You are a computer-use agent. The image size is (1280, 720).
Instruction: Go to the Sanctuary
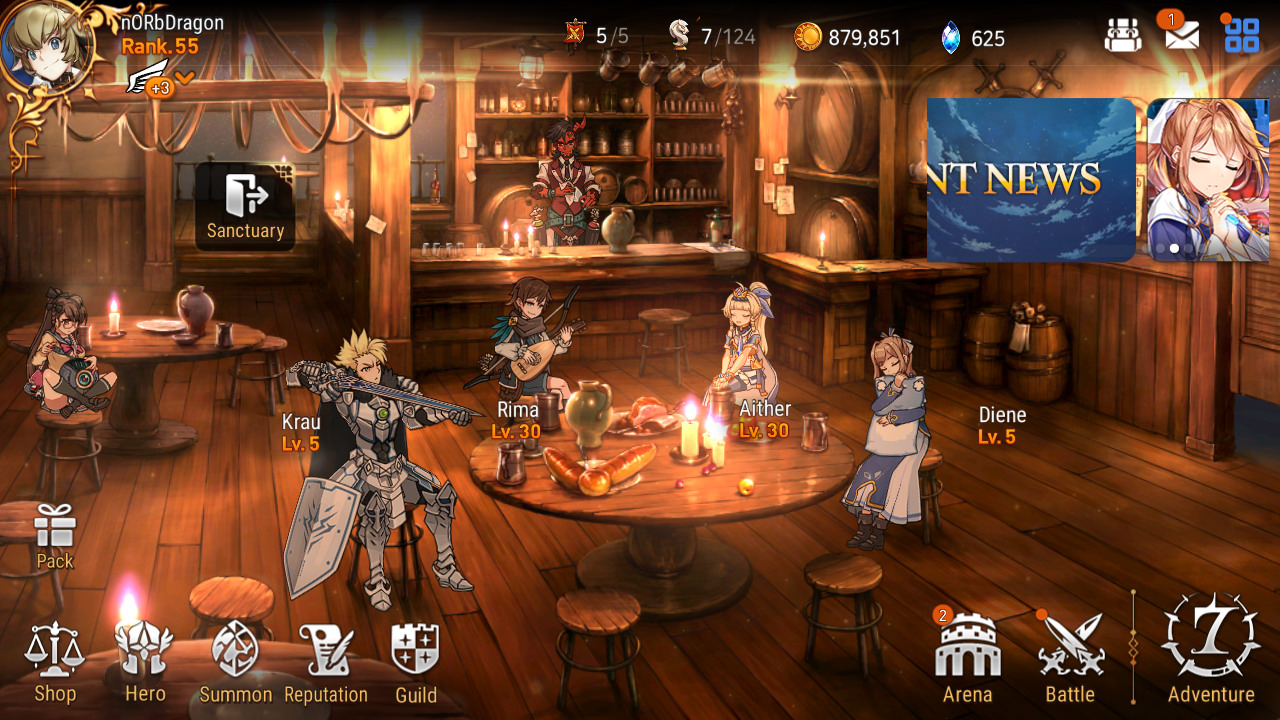(x=245, y=205)
